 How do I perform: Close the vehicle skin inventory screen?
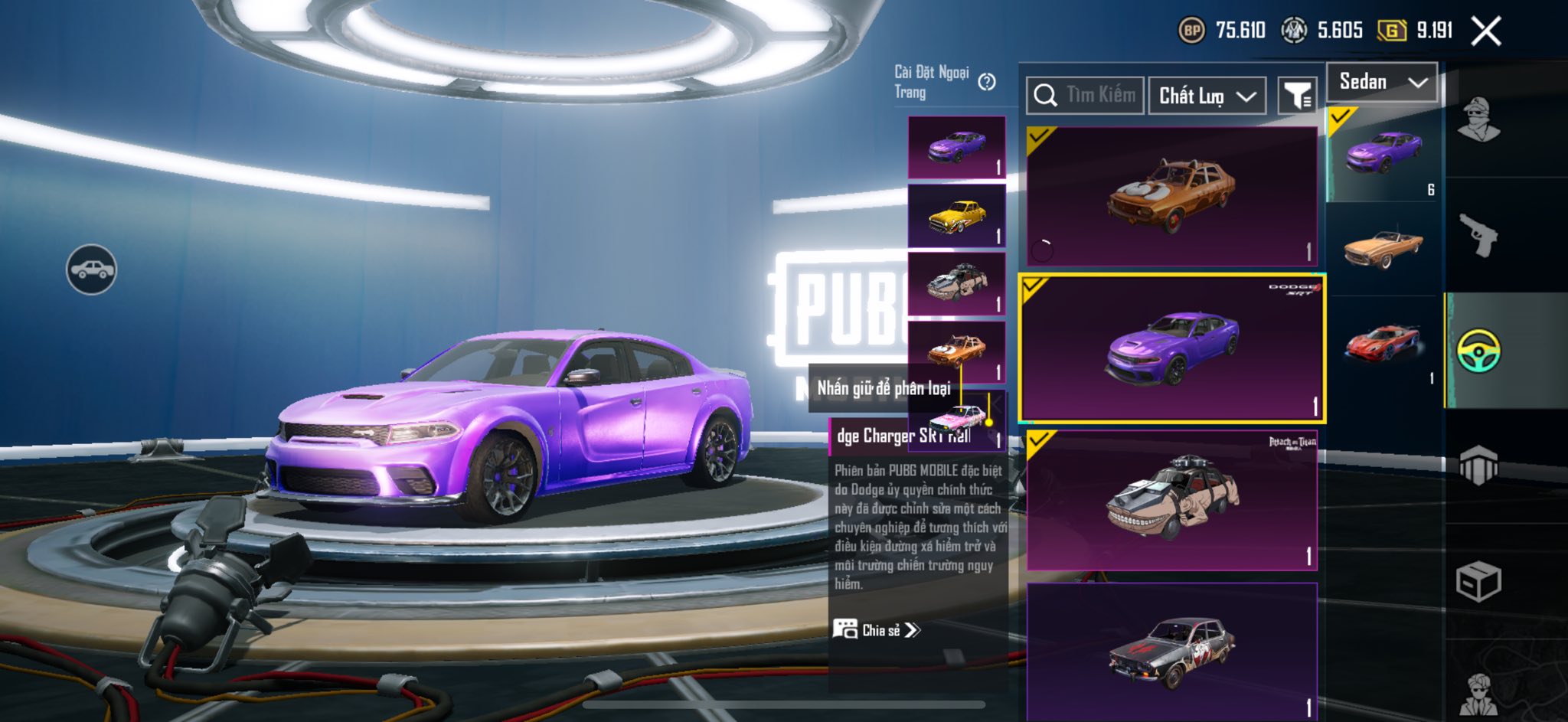[x=1485, y=31]
